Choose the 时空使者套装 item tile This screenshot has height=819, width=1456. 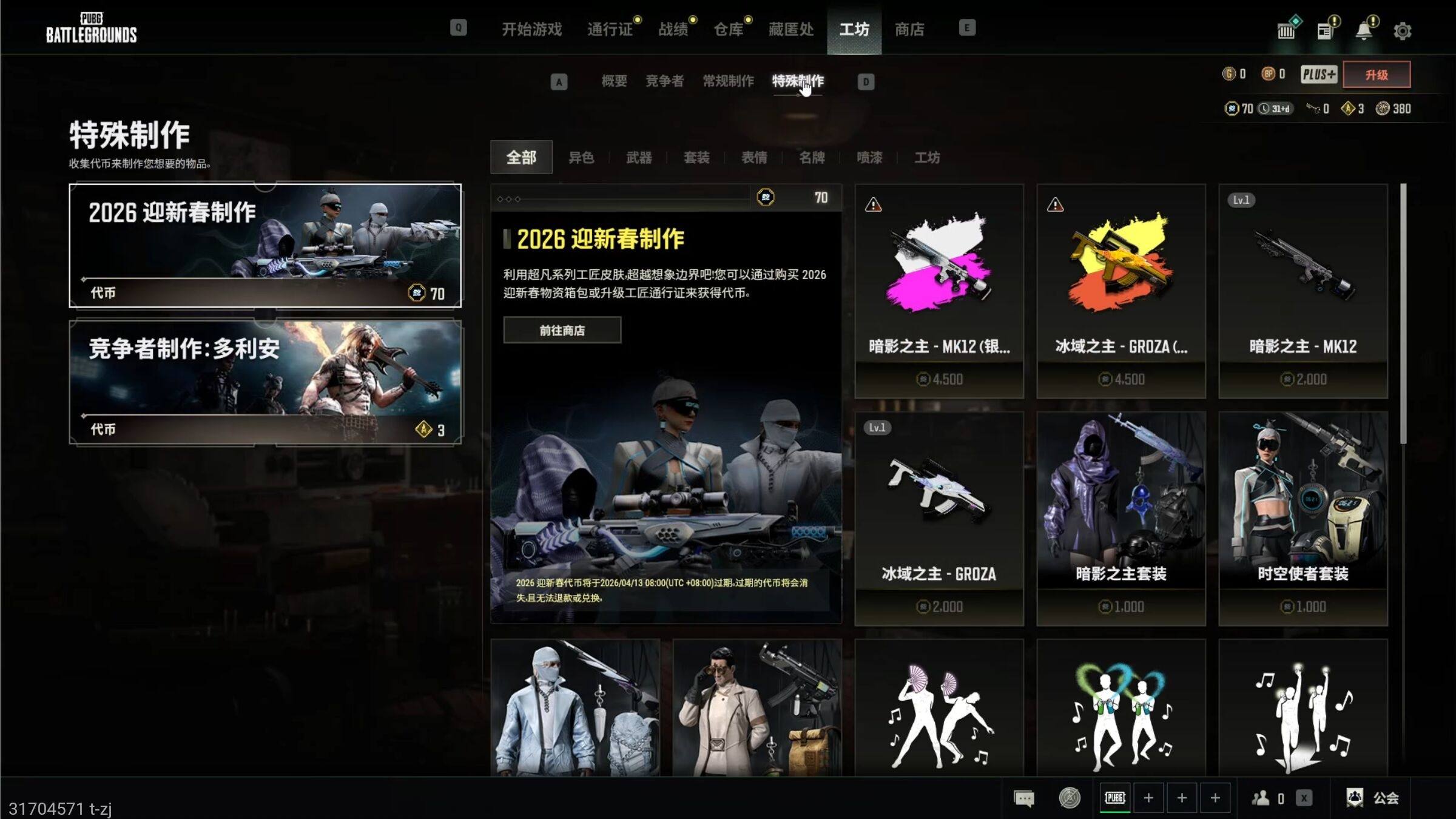(1303, 518)
